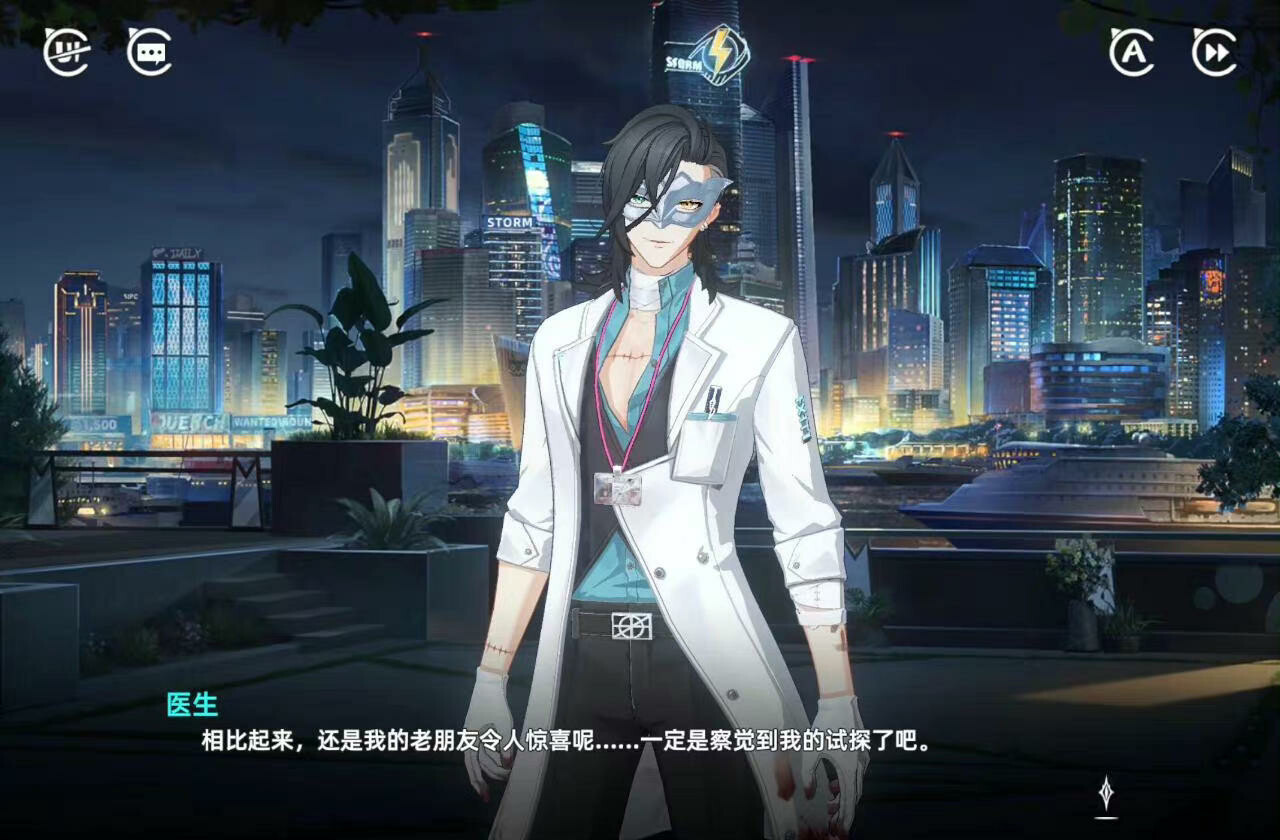Open the dialogue log speech-bubble icon
The image size is (1280, 840).
pyautogui.click(x=149, y=52)
